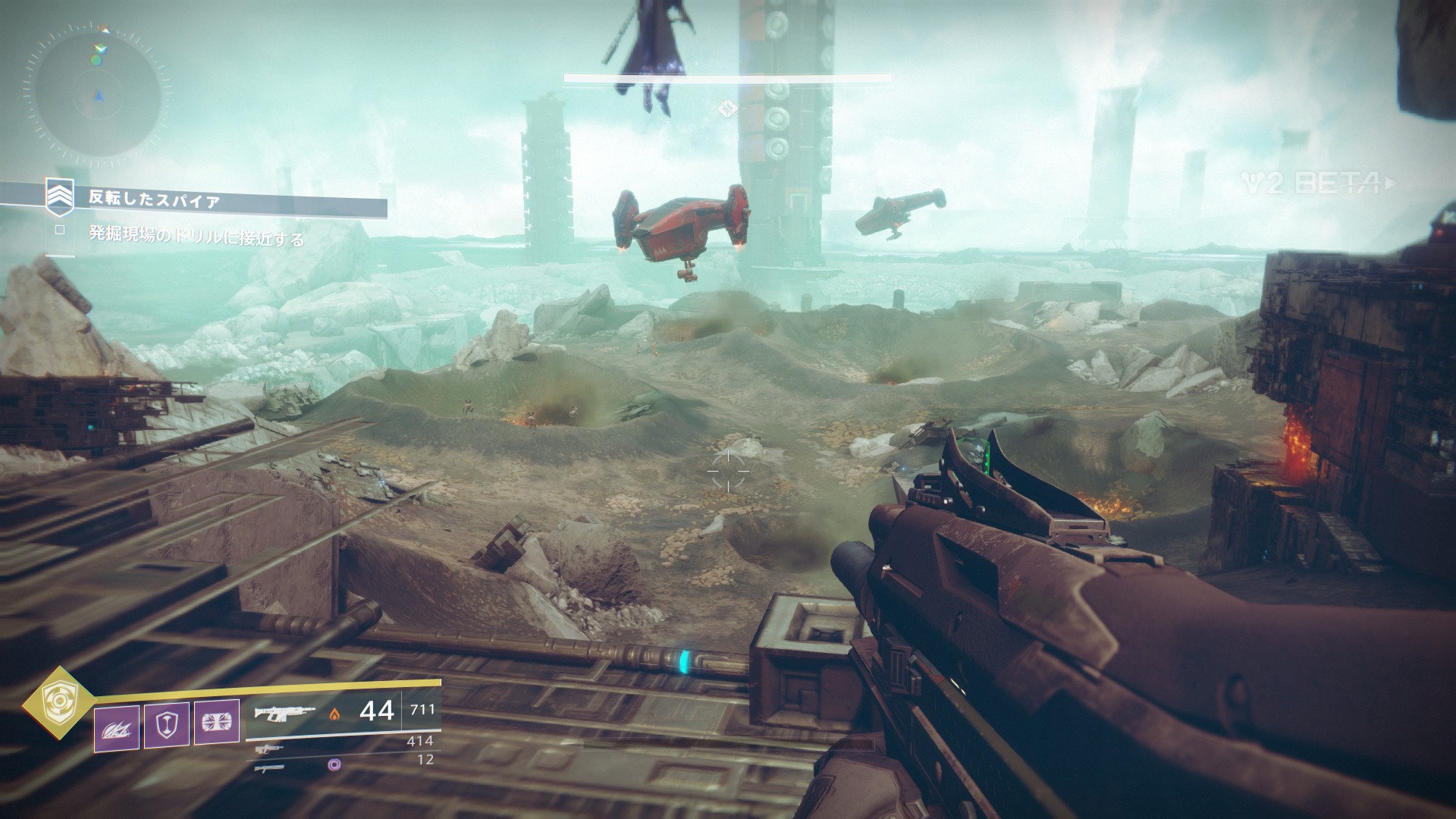The width and height of the screenshot is (1456, 819).
Task: Tick the drill objective checkbox
Action: pos(61,228)
